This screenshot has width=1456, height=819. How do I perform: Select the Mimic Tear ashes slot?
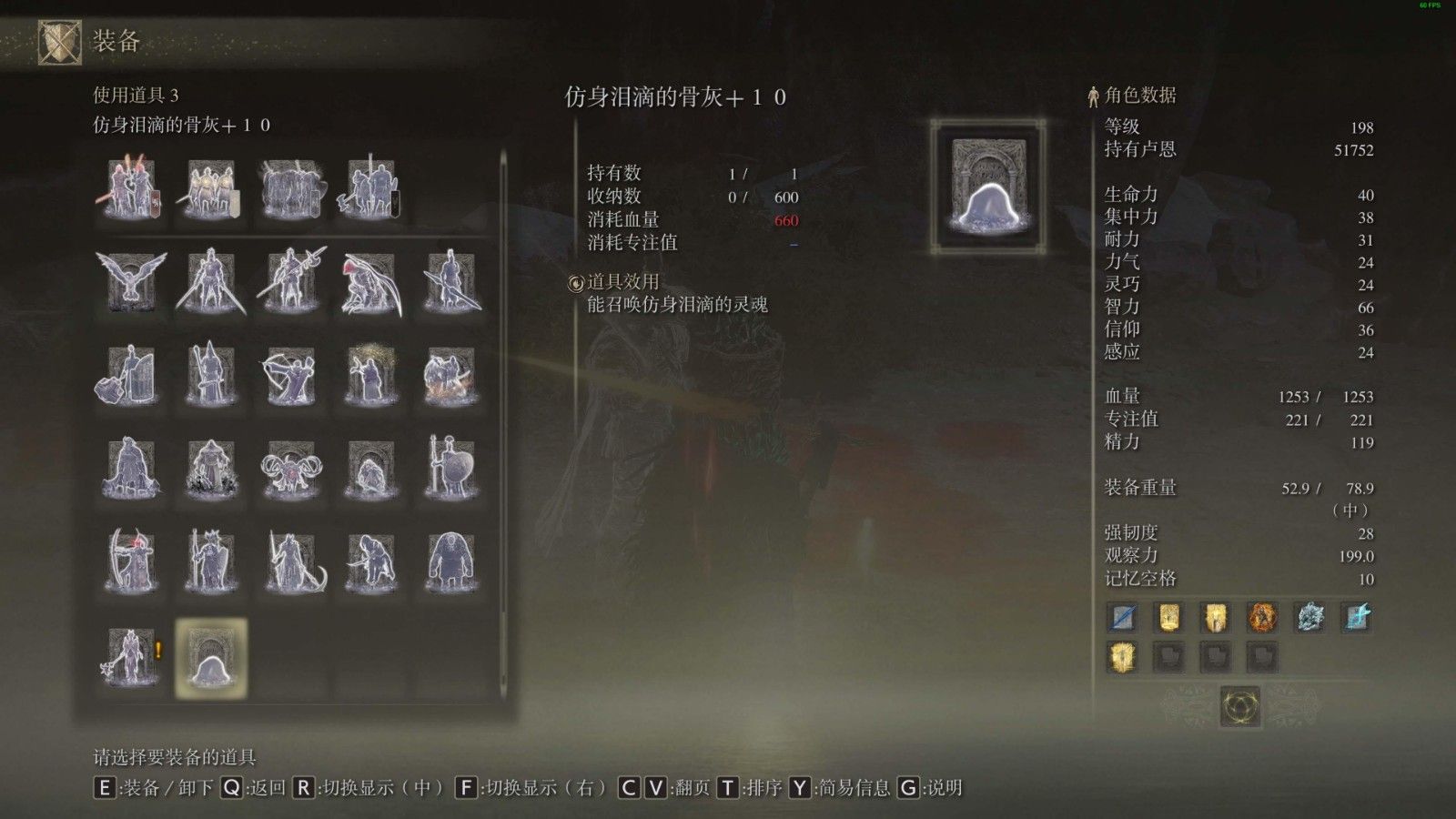(210, 658)
